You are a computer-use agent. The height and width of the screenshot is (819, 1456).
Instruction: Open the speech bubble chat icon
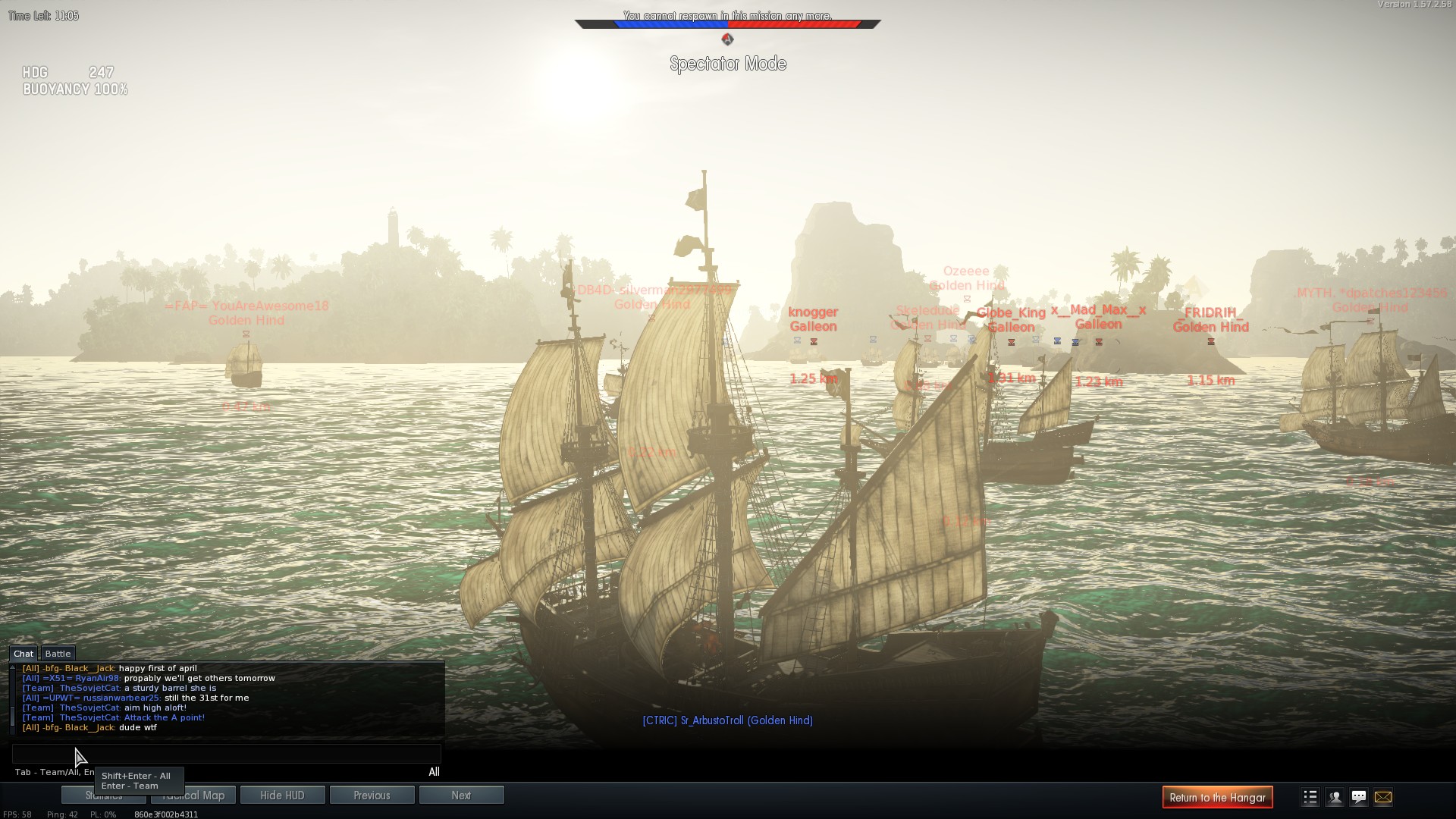(x=1359, y=797)
